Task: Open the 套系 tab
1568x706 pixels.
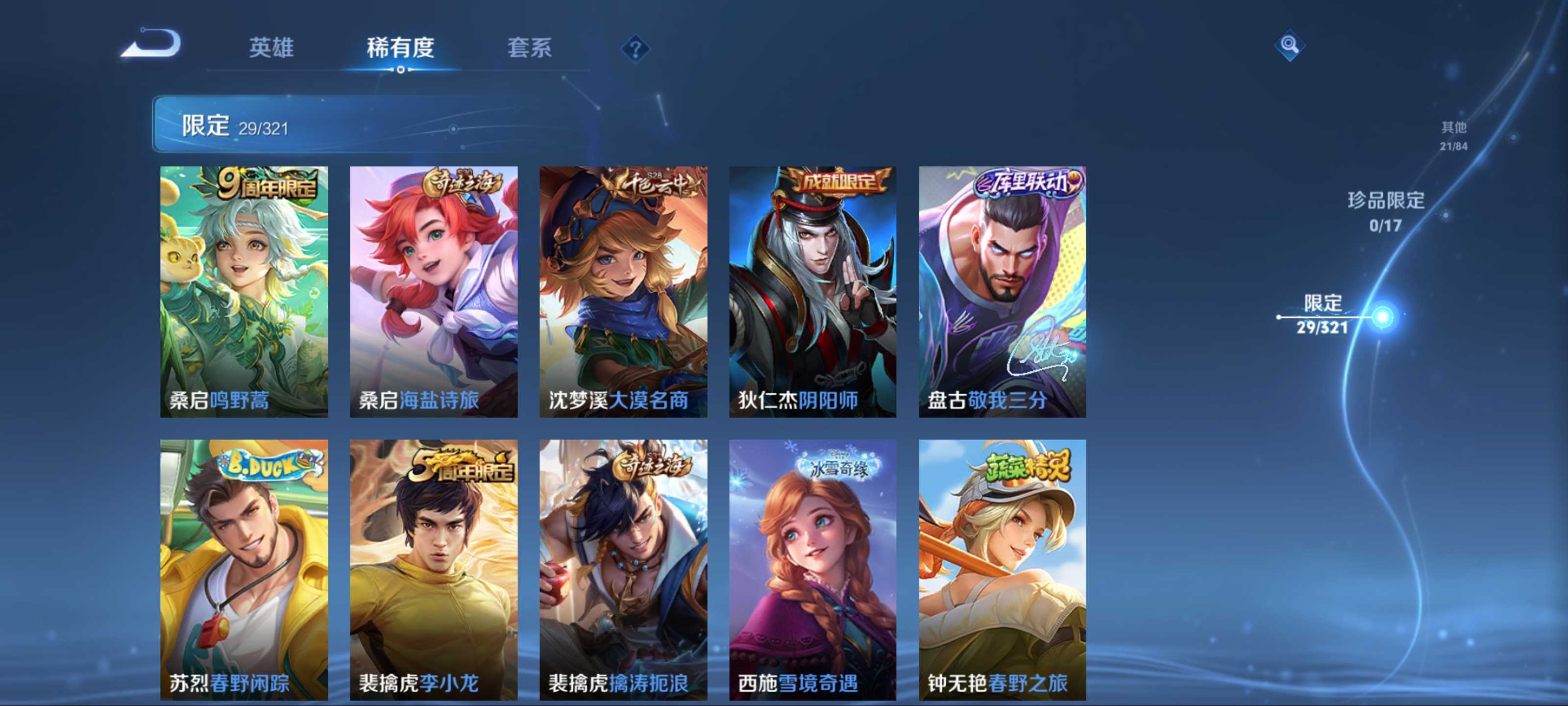Action: [x=530, y=48]
